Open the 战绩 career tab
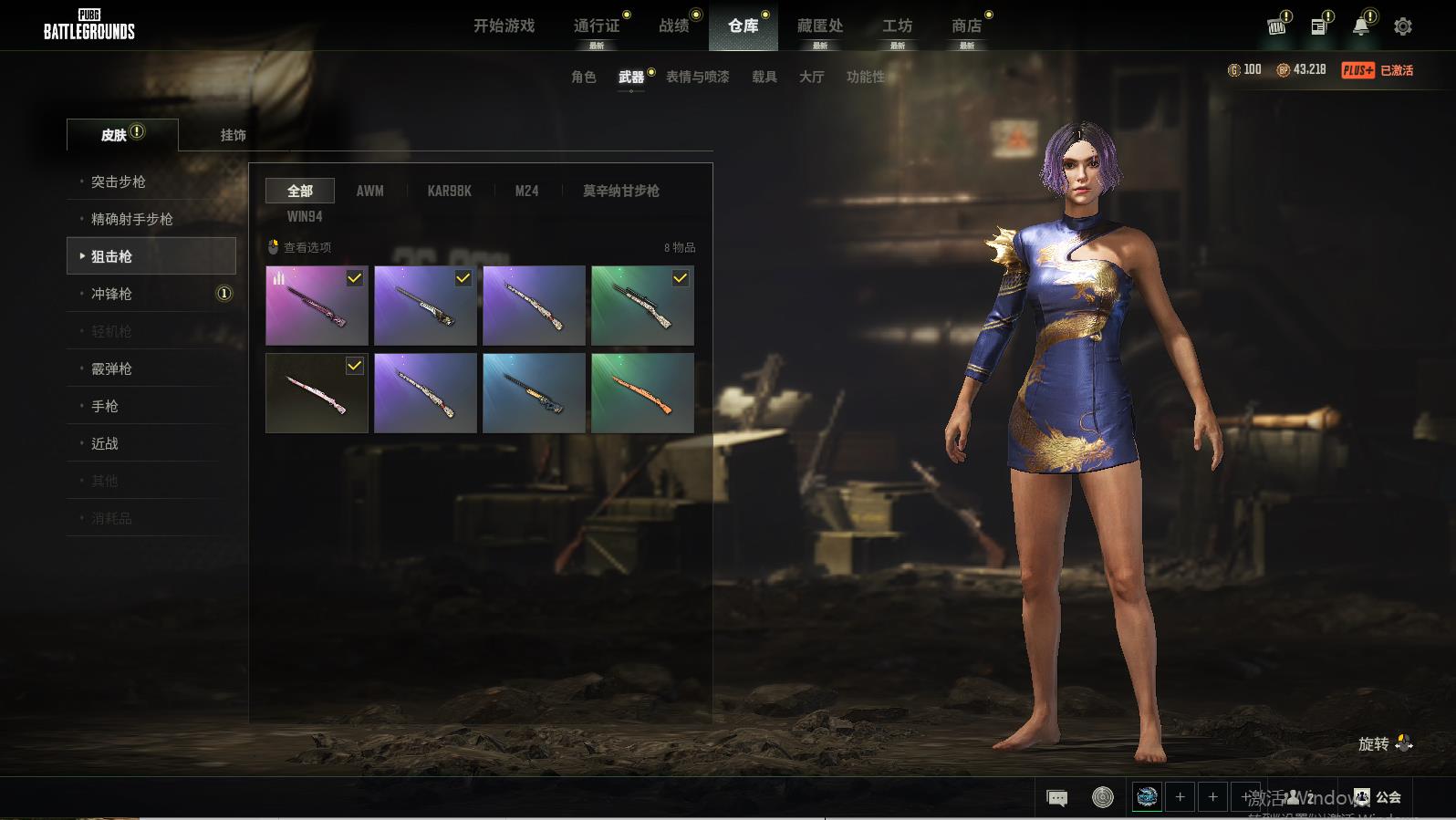1456x820 pixels. point(674,26)
